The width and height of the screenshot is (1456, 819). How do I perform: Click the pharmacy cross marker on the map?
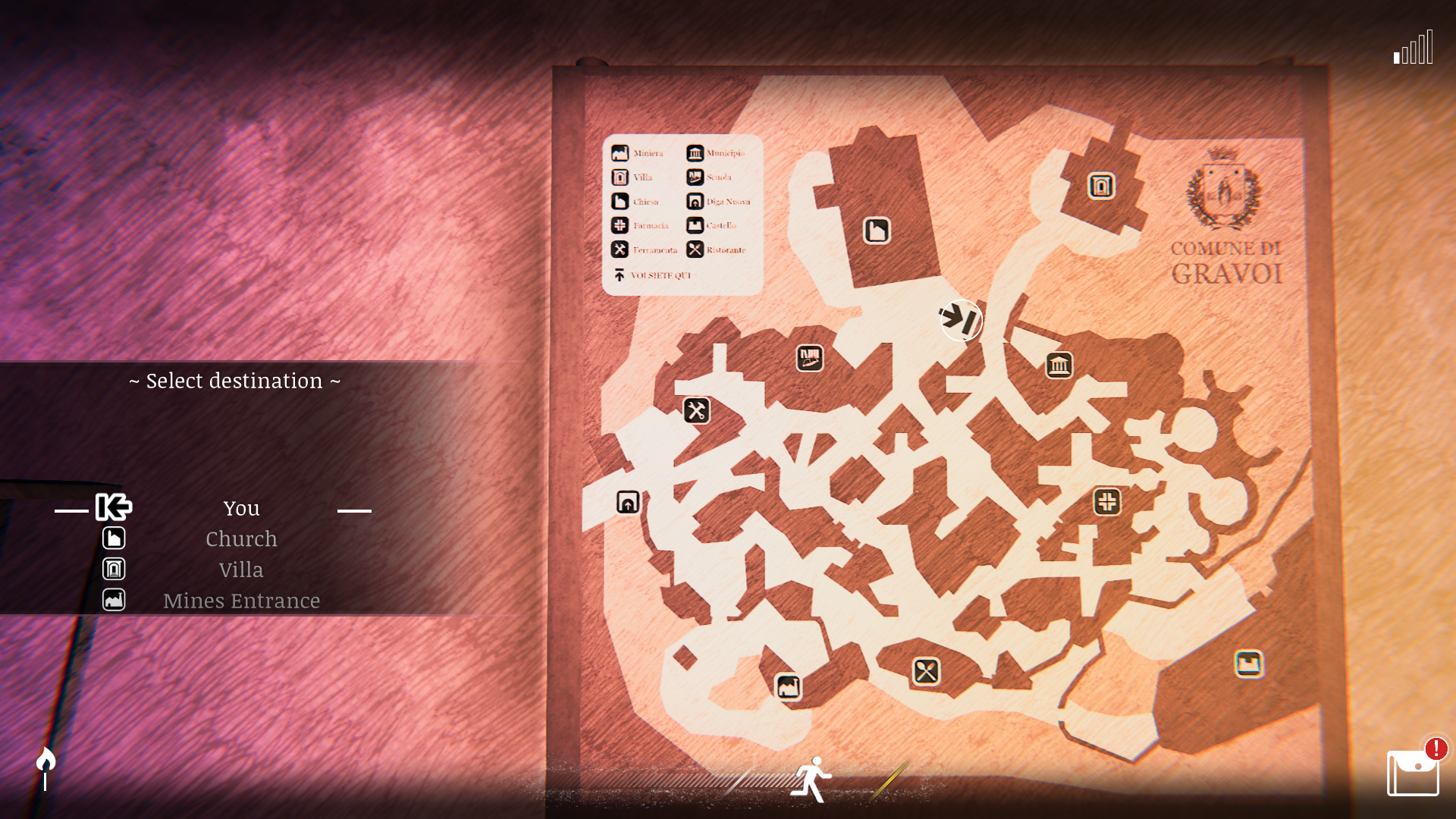tap(1107, 501)
